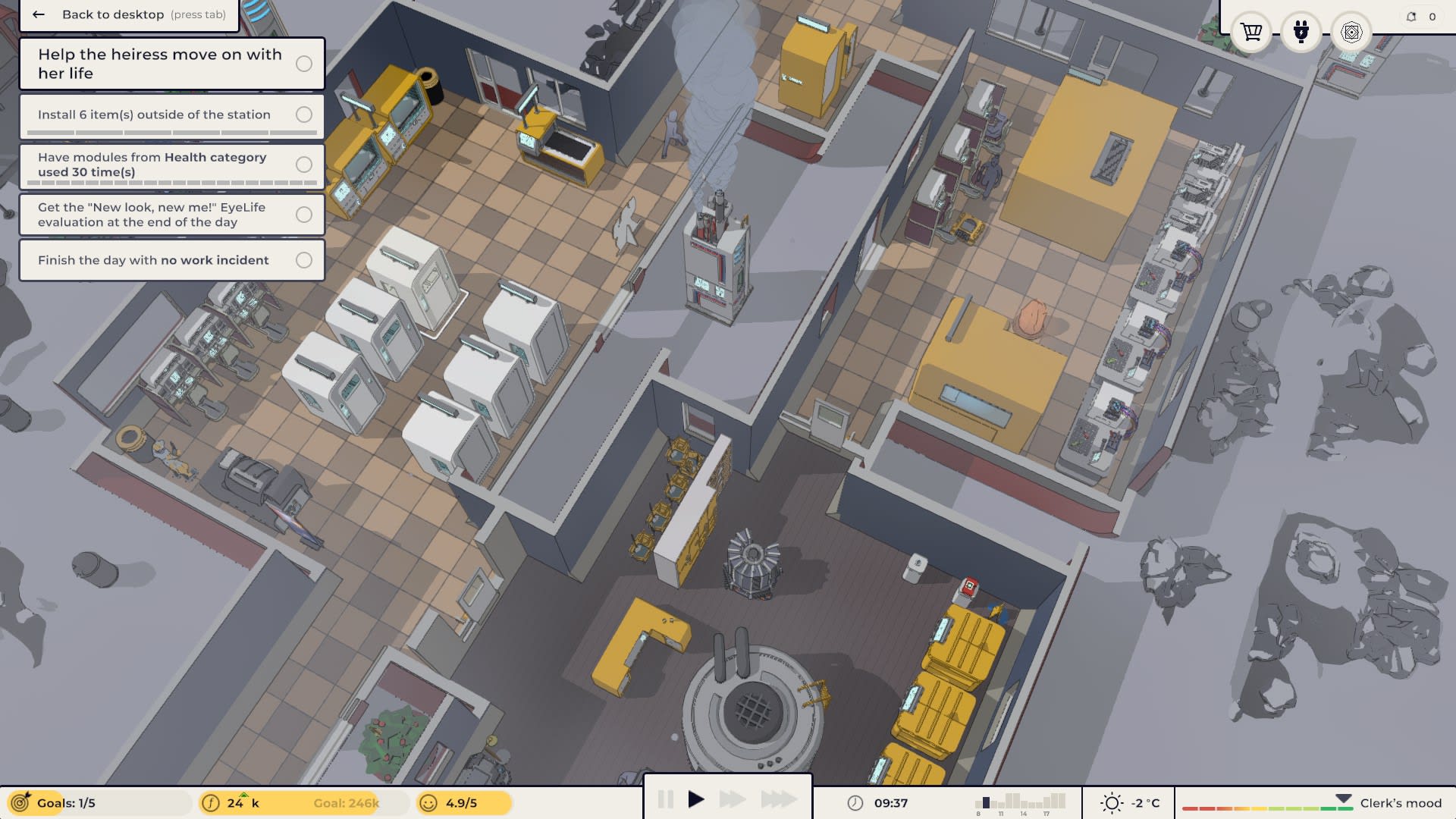
Task: Open the Goals 1/5 panel
Action: pos(97,803)
